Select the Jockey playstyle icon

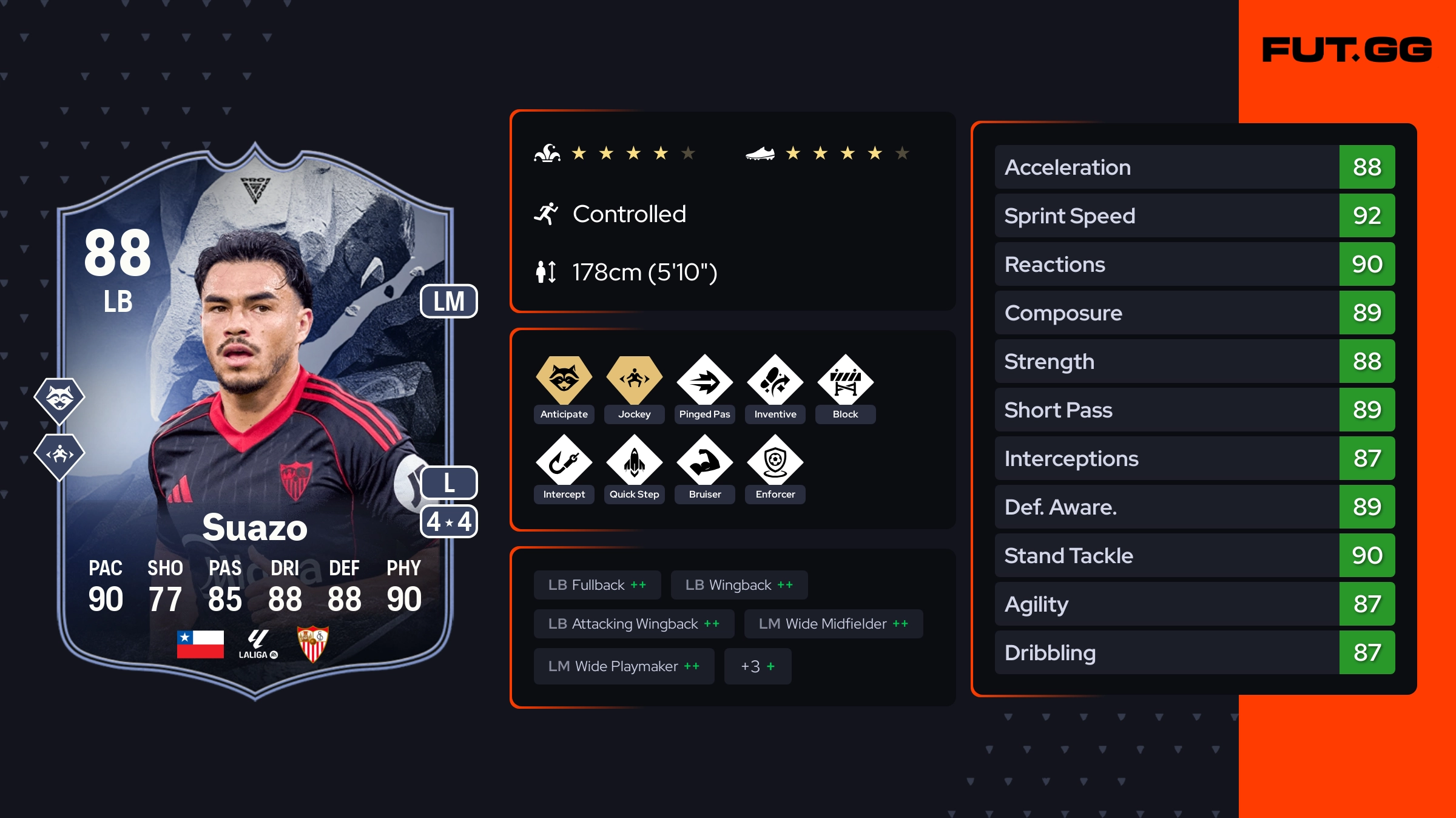click(634, 380)
